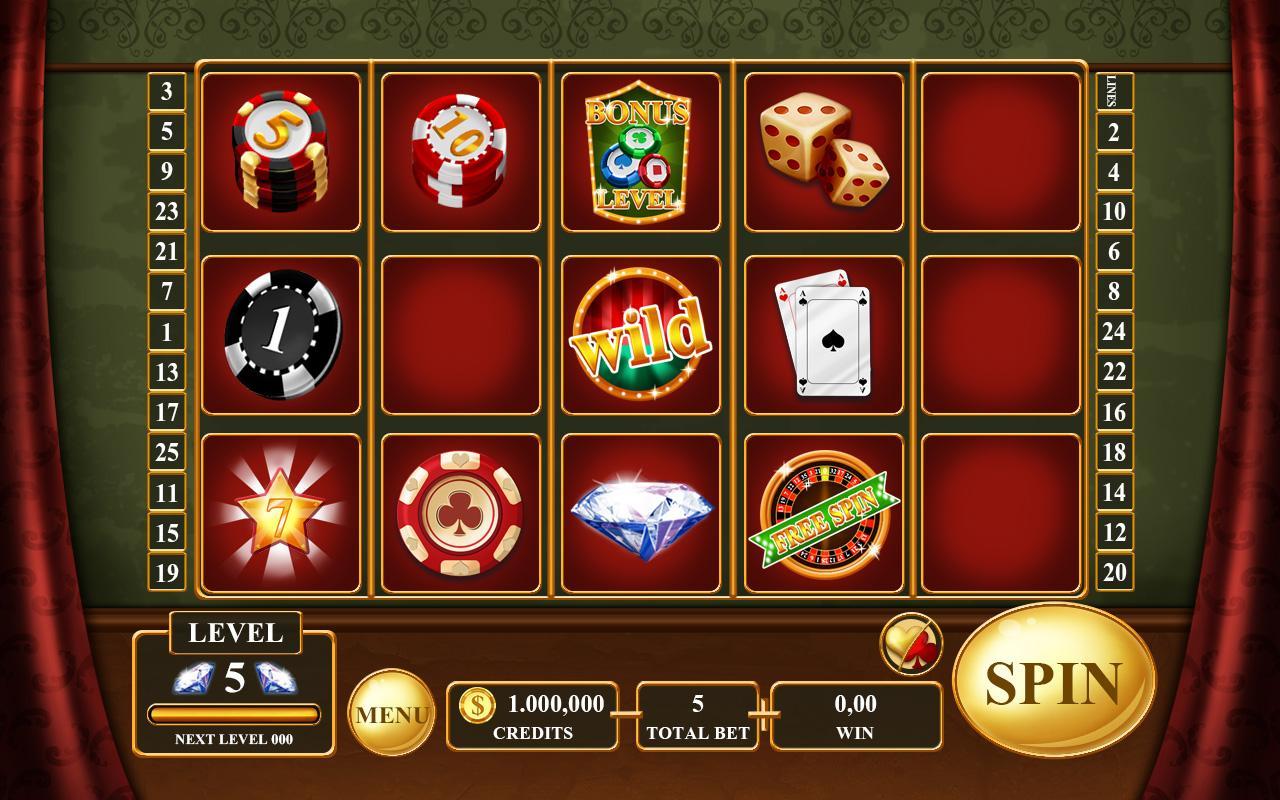1280x800 pixels.
Task: Select the golden star 7 symbol
Action: (x=281, y=515)
